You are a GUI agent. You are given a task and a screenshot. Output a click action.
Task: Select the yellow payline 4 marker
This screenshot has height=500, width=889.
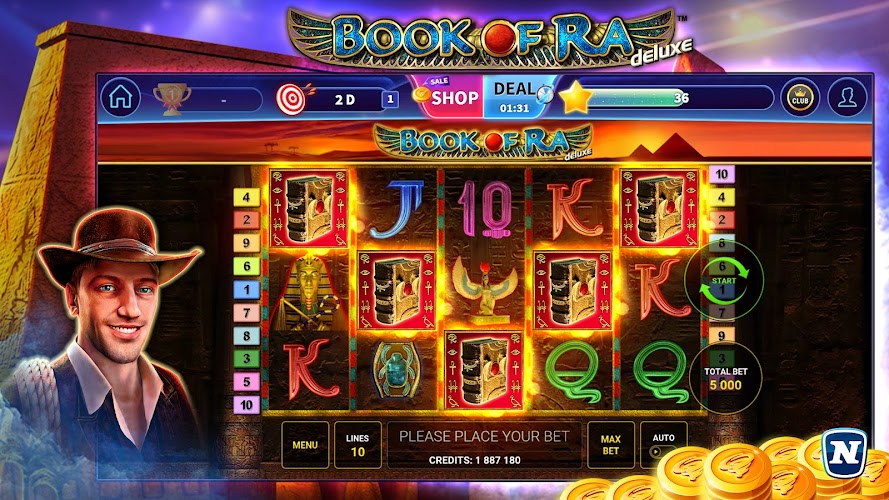coord(245,197)
